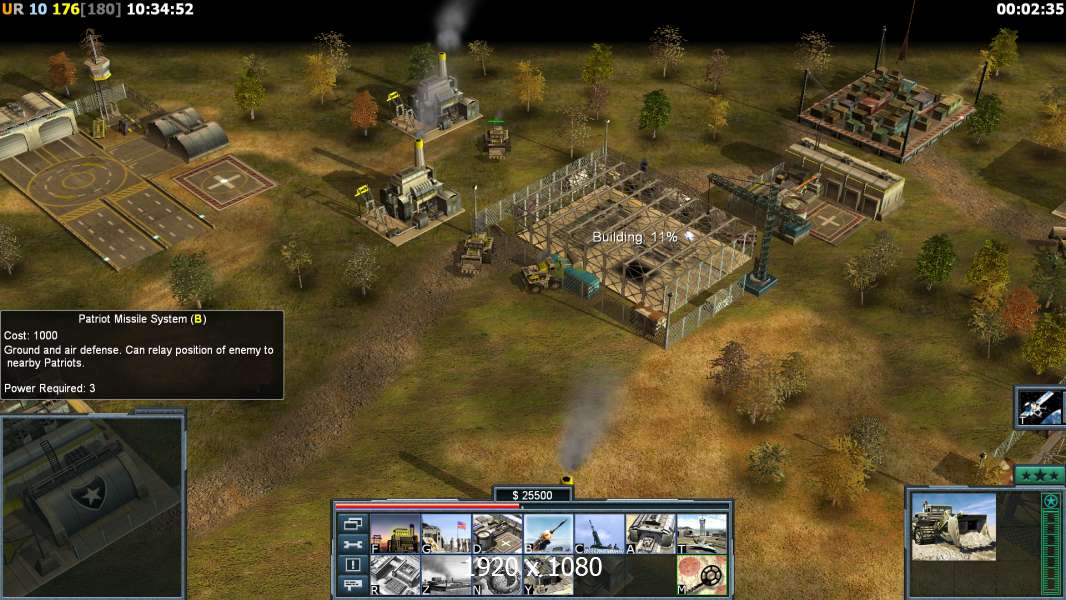This screenshot has height=600, width=1066.
Task: Select the Barracks build icon with flag
Action: pyautogui.click(x=446, y=534)
